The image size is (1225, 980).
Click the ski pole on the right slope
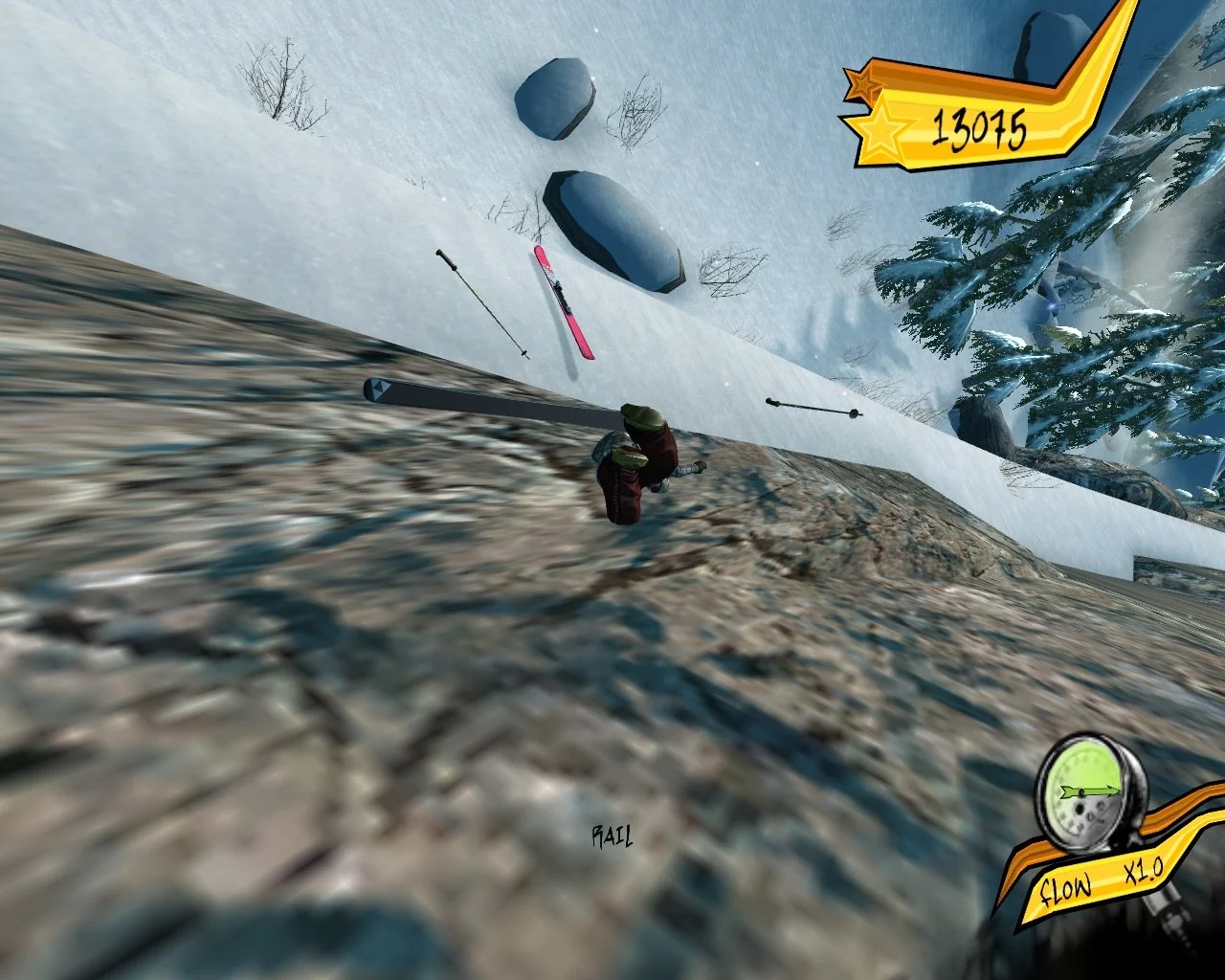[x=809, y=407]
